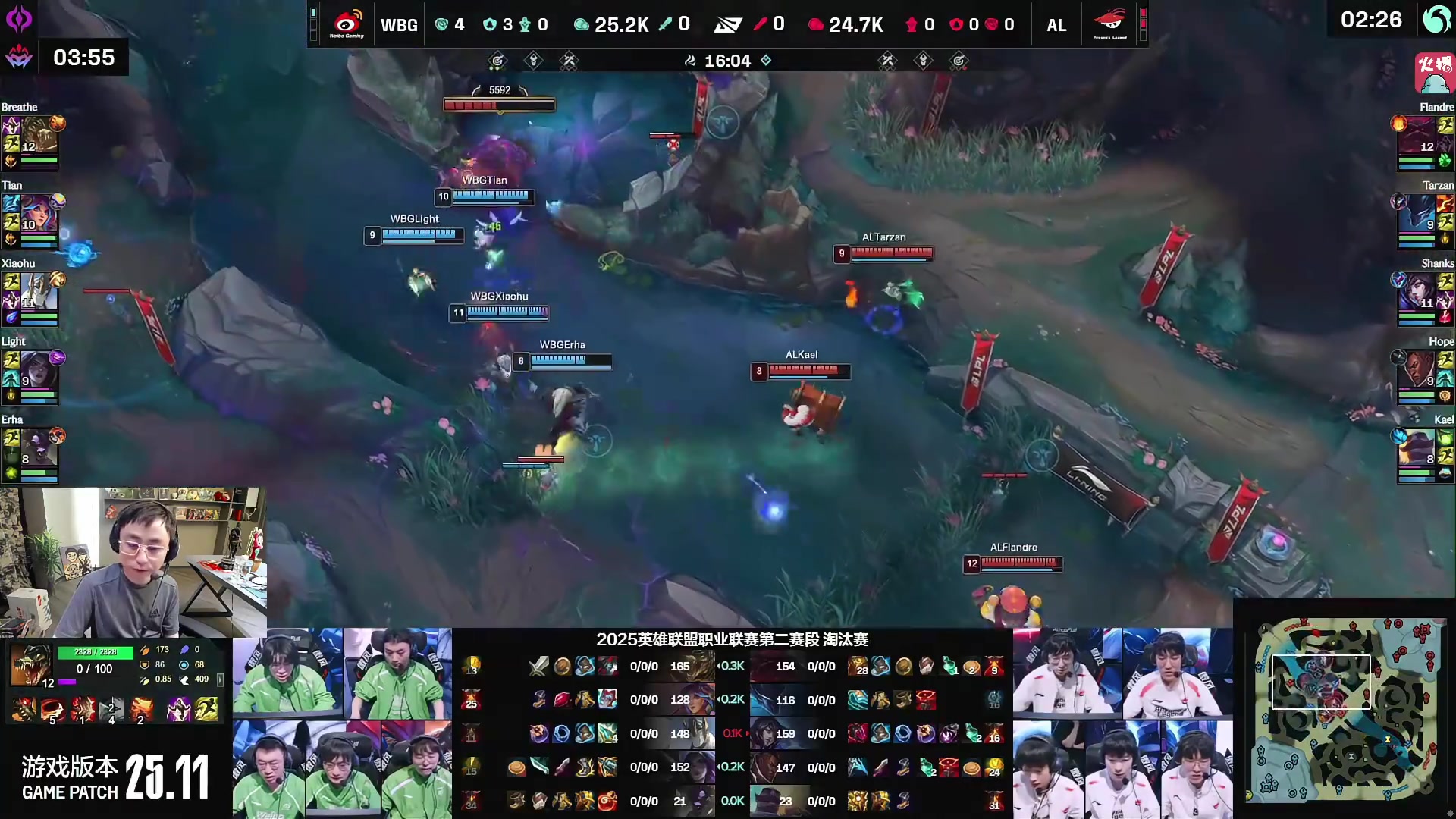Viewport: 1456px width, 819px height.
Task: Choose Tarzan's champion portrait
Action: (x=1417, y=213)
